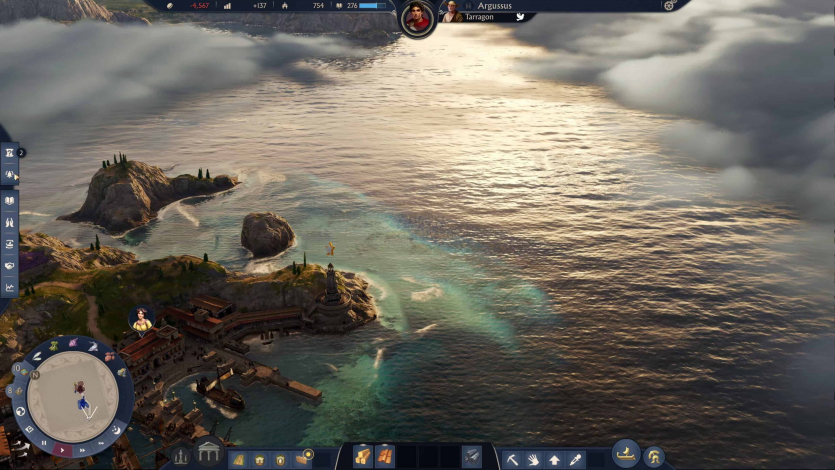
Task: Open the settings gear icon
Action: tap(669, 5)
